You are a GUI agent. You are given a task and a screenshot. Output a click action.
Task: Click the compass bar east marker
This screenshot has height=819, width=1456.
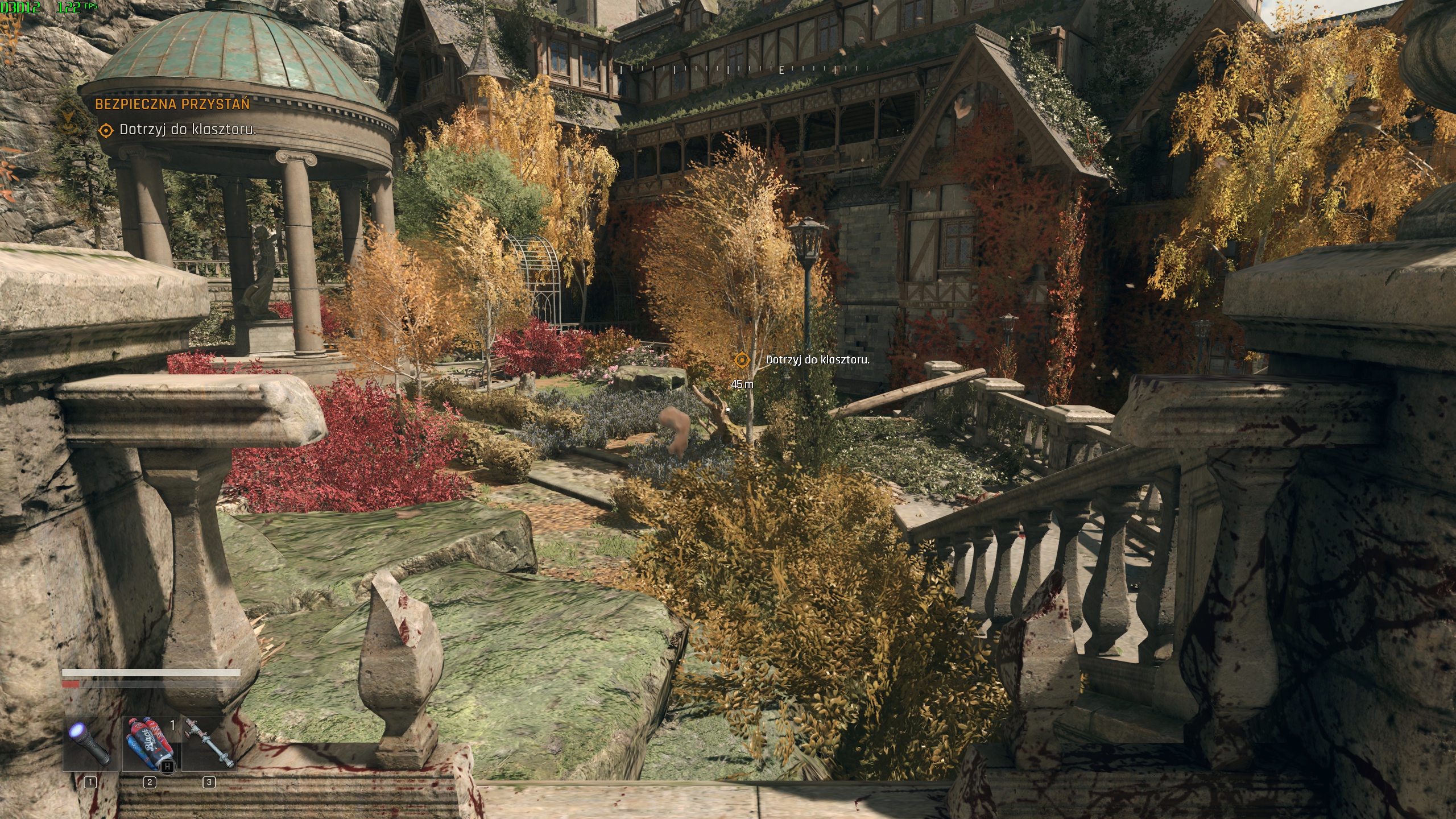781,70
